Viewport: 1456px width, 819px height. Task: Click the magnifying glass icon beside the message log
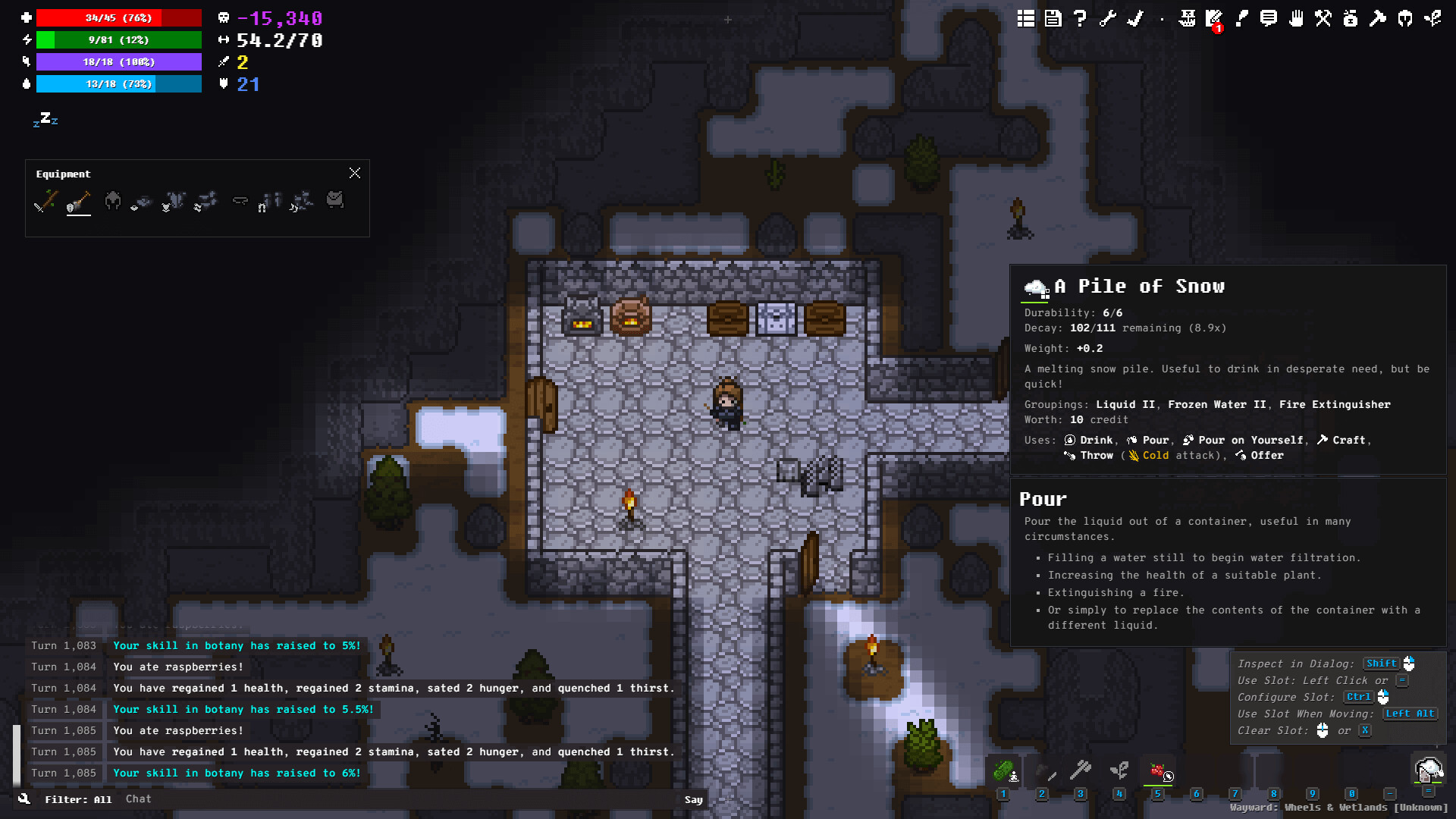(x=24, y=799)
